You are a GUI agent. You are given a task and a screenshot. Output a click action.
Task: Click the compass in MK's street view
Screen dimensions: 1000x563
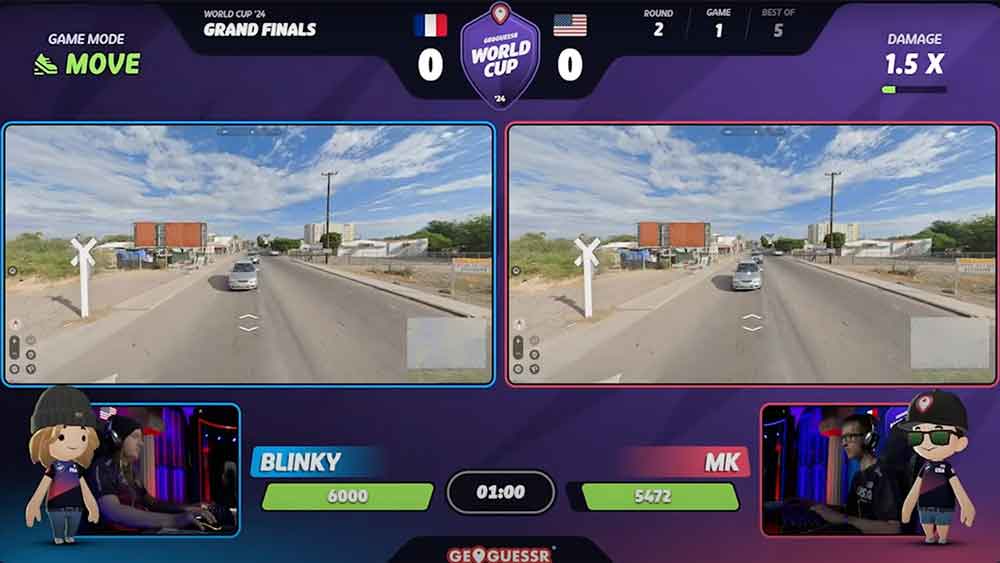coord(518,323)
